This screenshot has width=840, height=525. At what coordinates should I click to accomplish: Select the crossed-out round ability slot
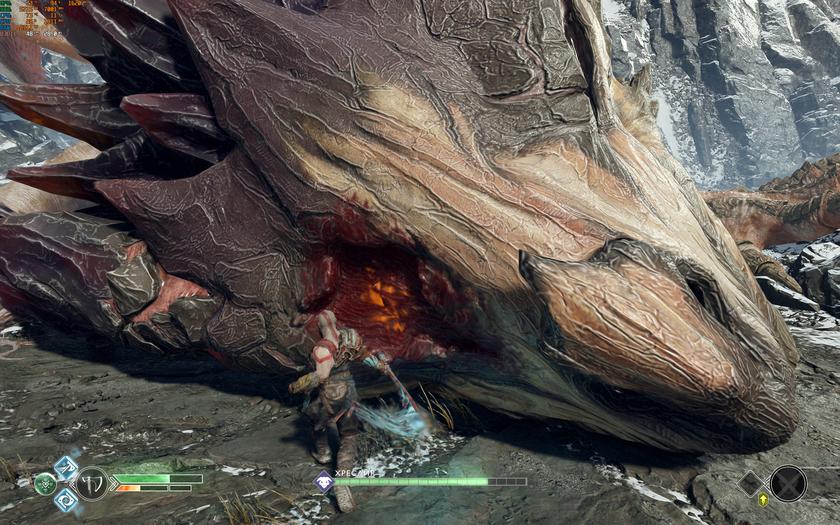pos(787,483)
